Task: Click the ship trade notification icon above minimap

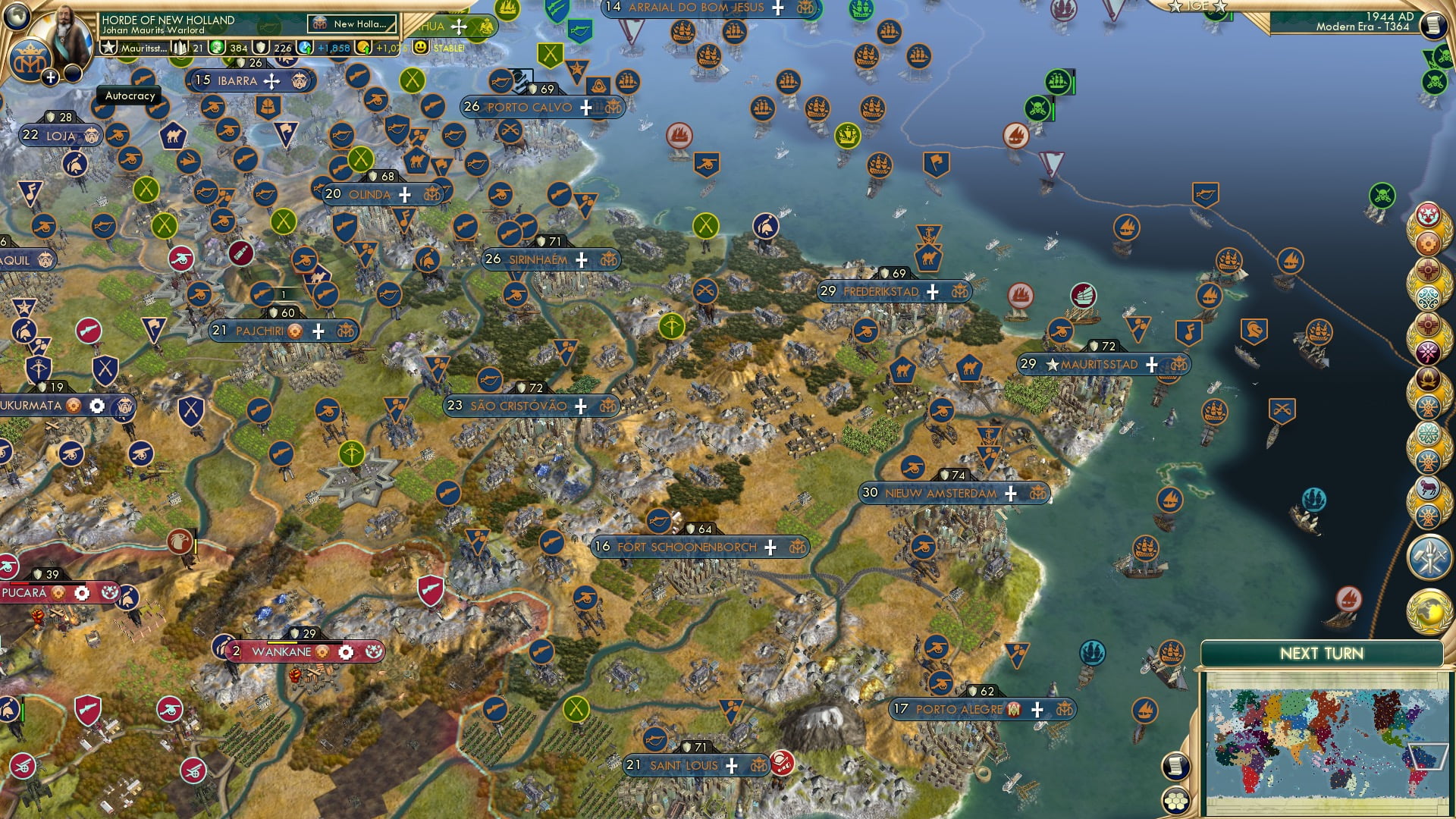Action: tap(1172, 654)
